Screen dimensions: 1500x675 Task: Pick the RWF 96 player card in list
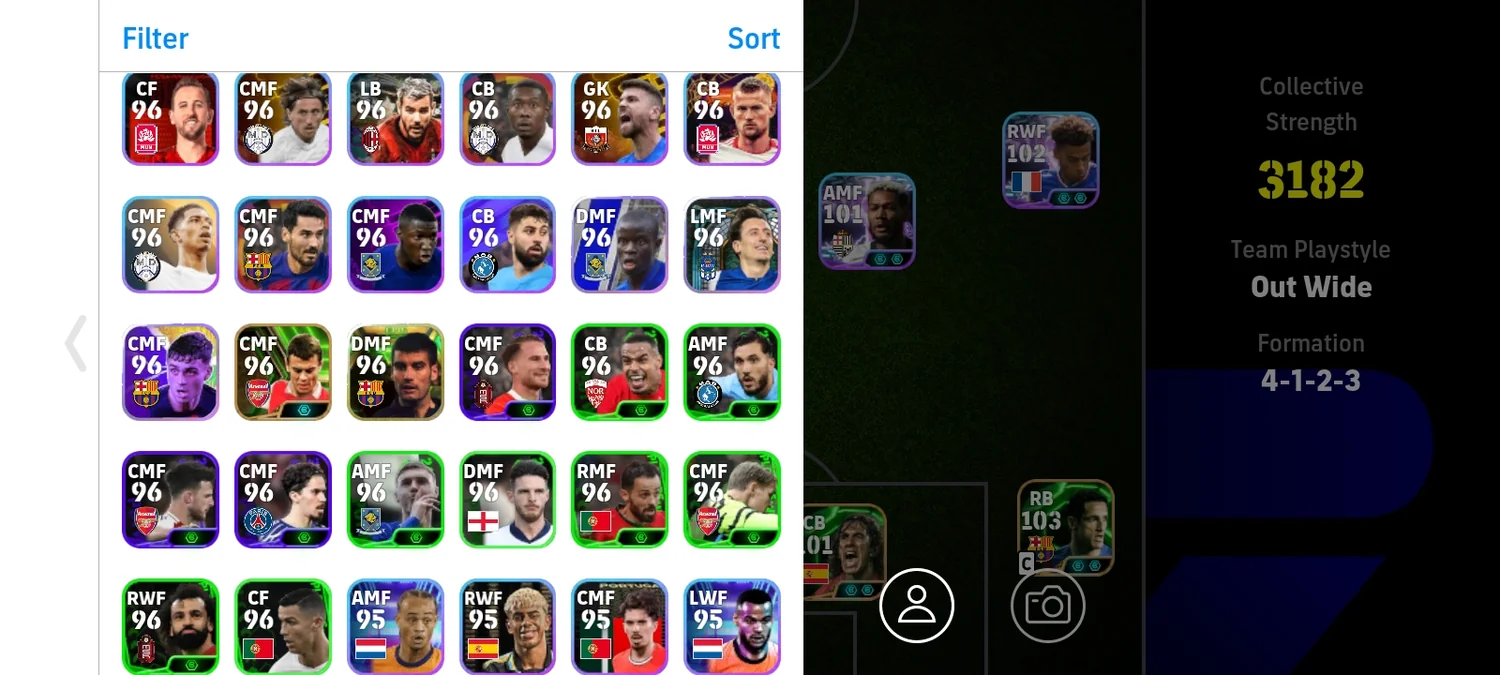[x=170, y=625]
